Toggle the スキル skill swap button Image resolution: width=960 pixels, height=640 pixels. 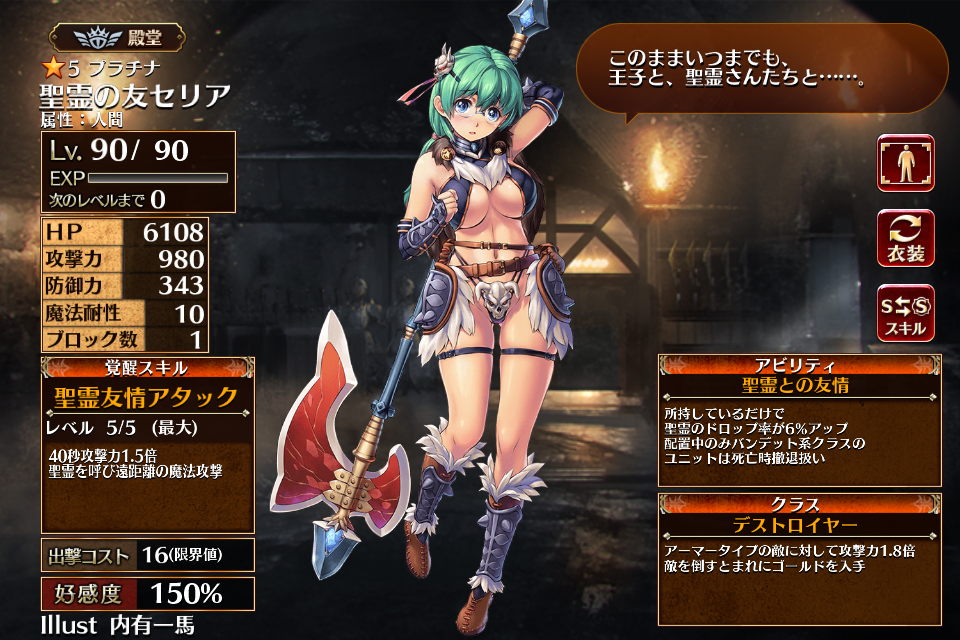(x=906, y=313)
